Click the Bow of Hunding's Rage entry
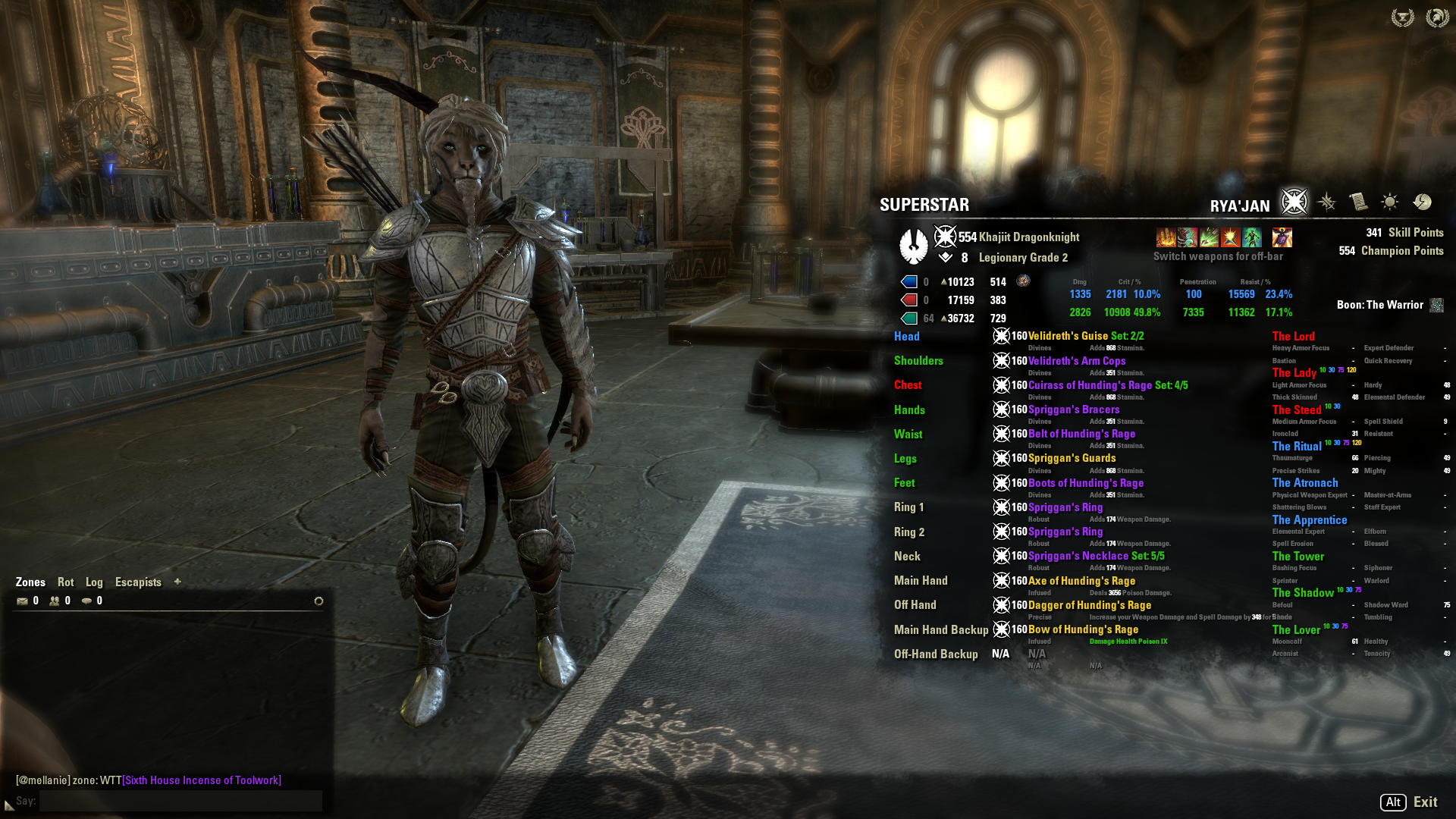 (1083, 629)
